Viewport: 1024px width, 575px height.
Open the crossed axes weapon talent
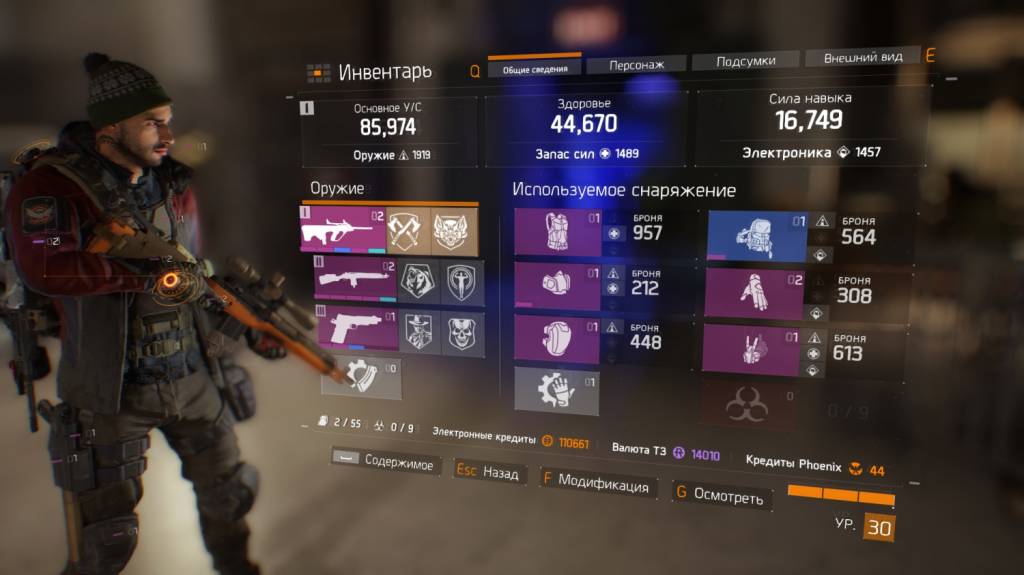click(x=407, y=231)
